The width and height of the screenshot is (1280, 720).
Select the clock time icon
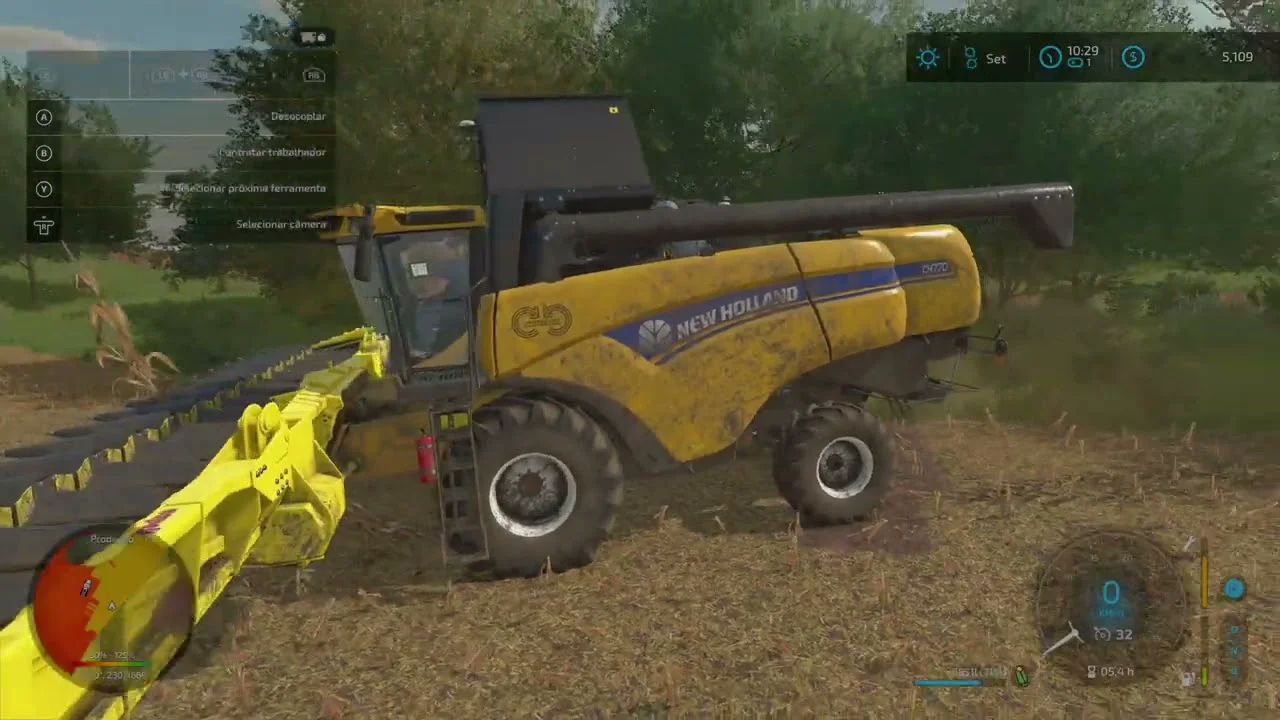point(1049,57)
